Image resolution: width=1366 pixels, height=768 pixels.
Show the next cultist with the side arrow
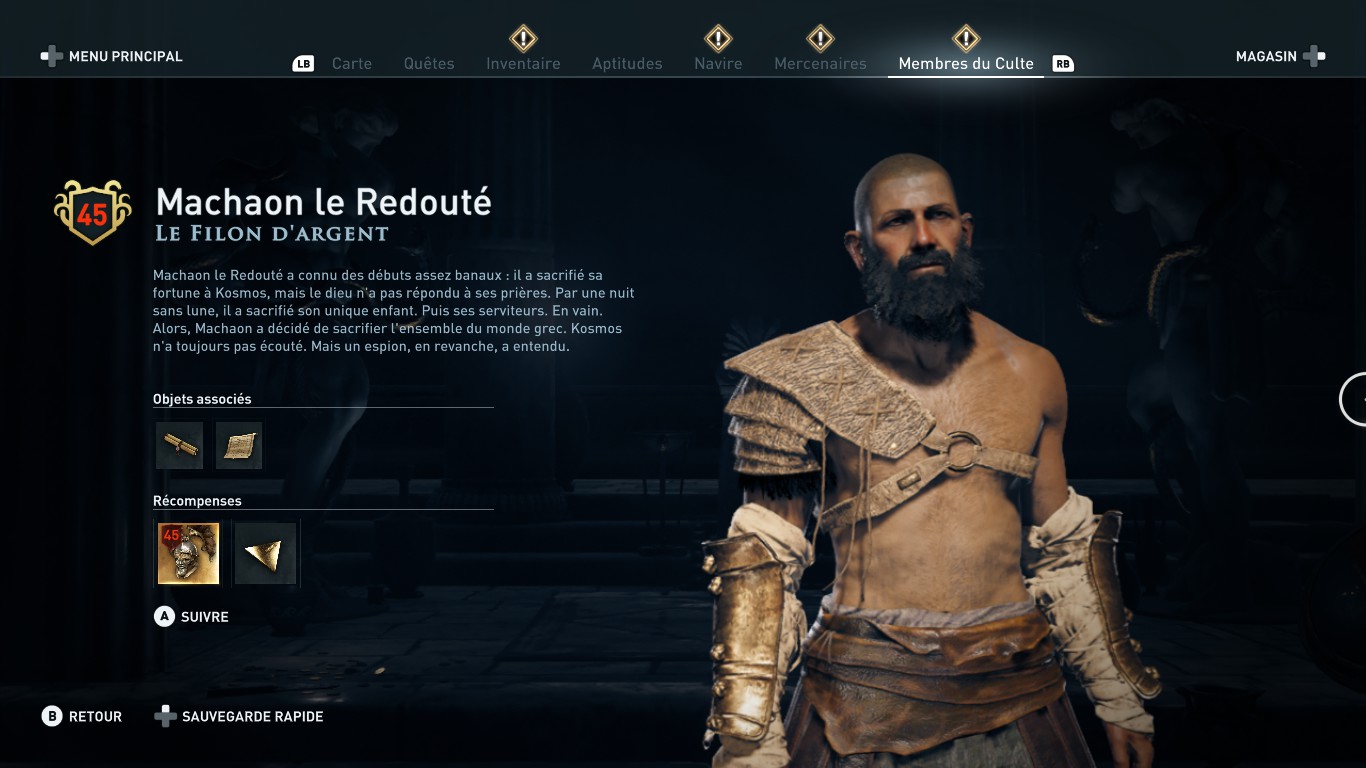1355,399
